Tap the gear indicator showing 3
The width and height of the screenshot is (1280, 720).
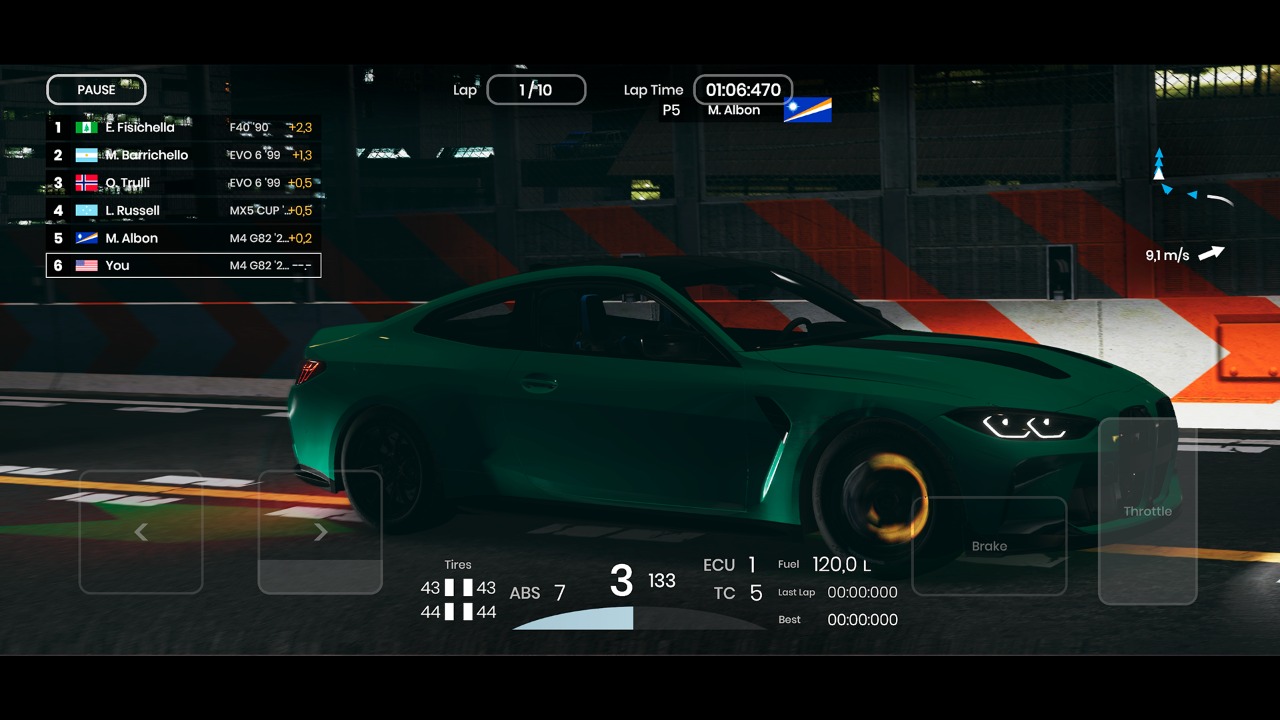(x=621, y=581)
